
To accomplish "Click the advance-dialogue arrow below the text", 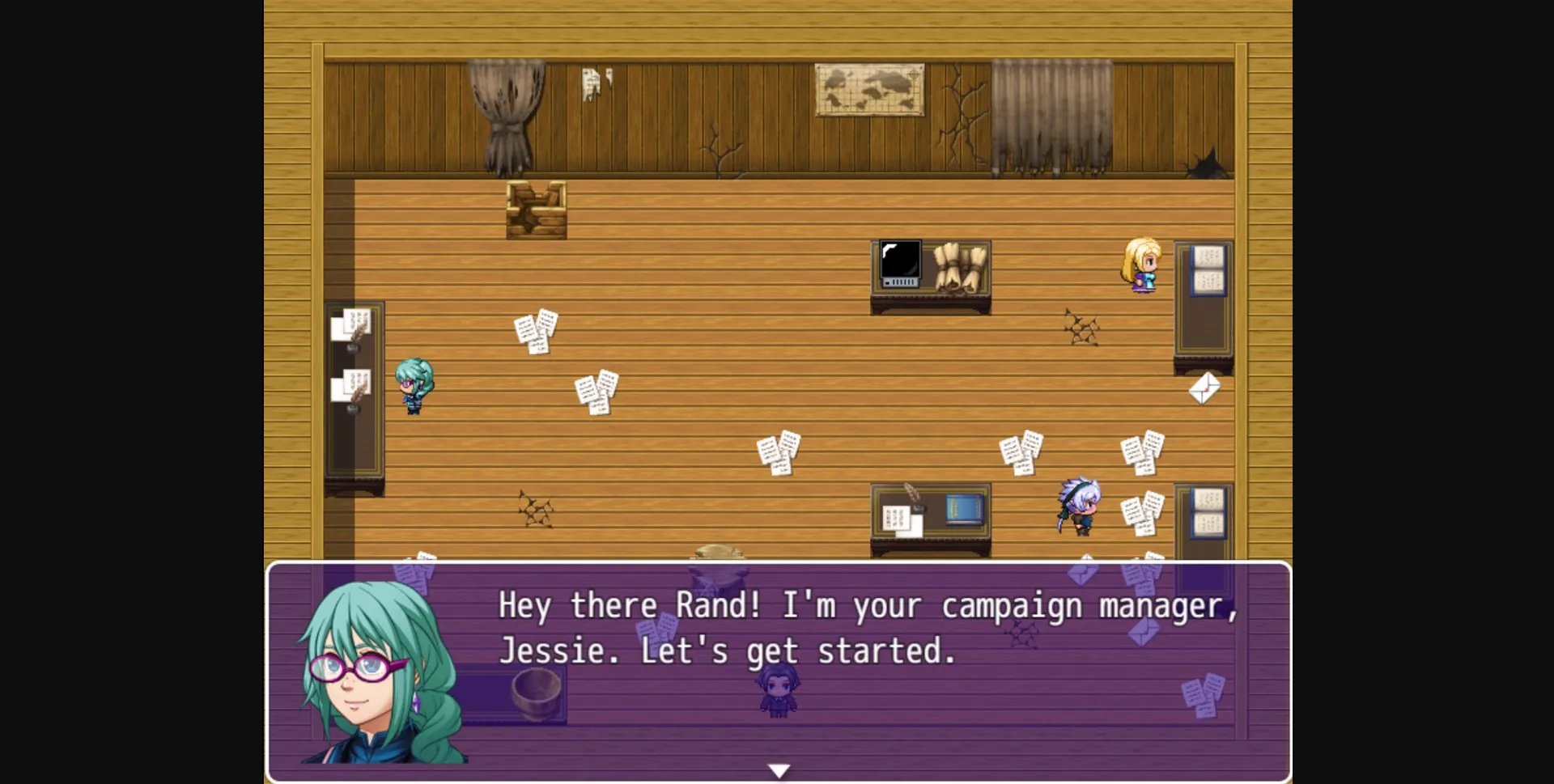I will 779,769.
